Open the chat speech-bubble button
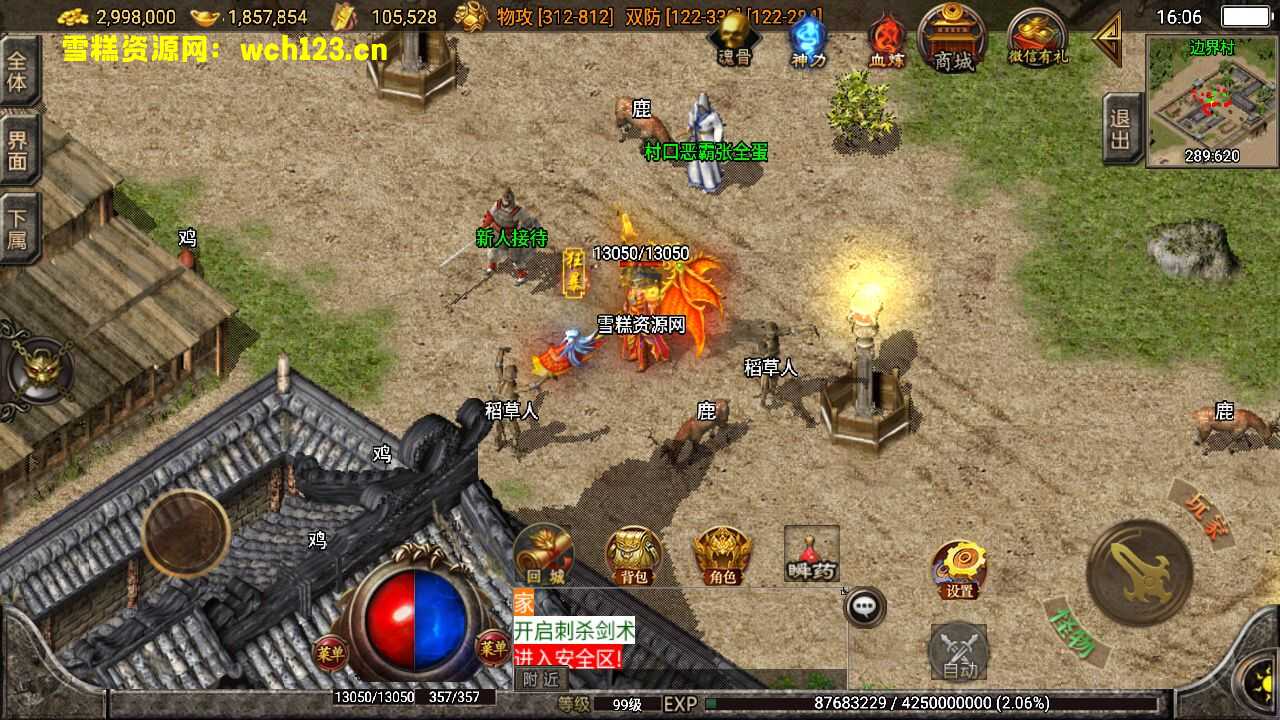This screenshot has width=1280, height=720. [865, 606]
